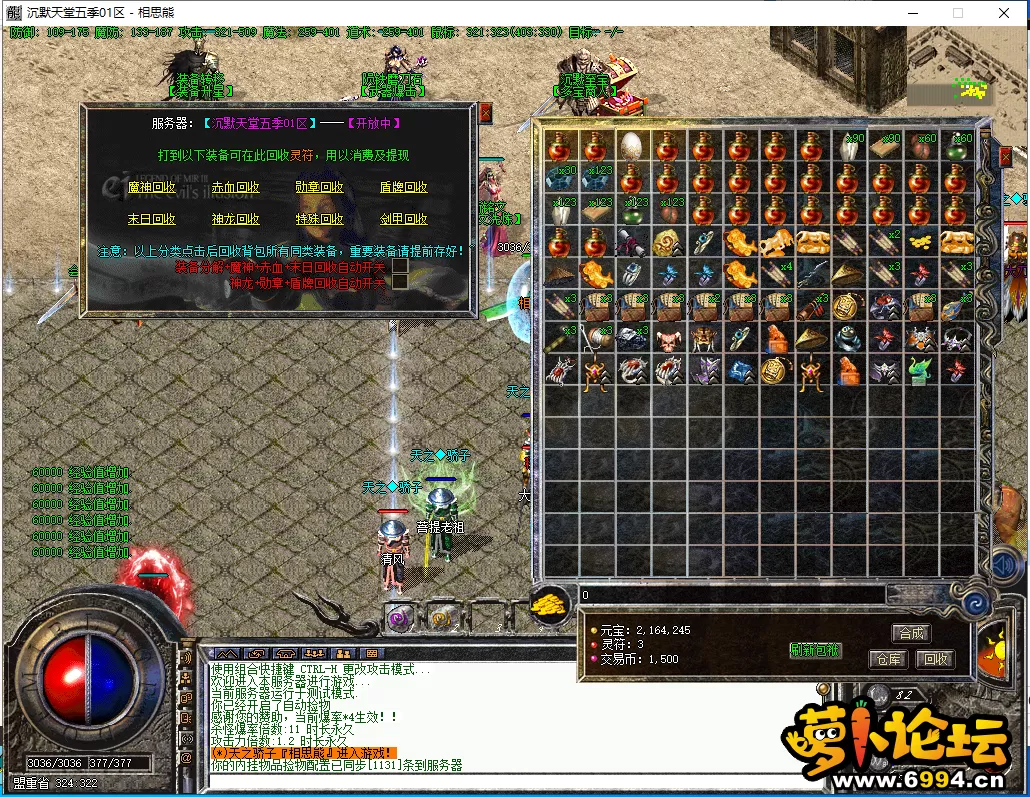Open 魔神回收 recycling option
This screenshot has width=1030, height=797.
pos(152,187)
